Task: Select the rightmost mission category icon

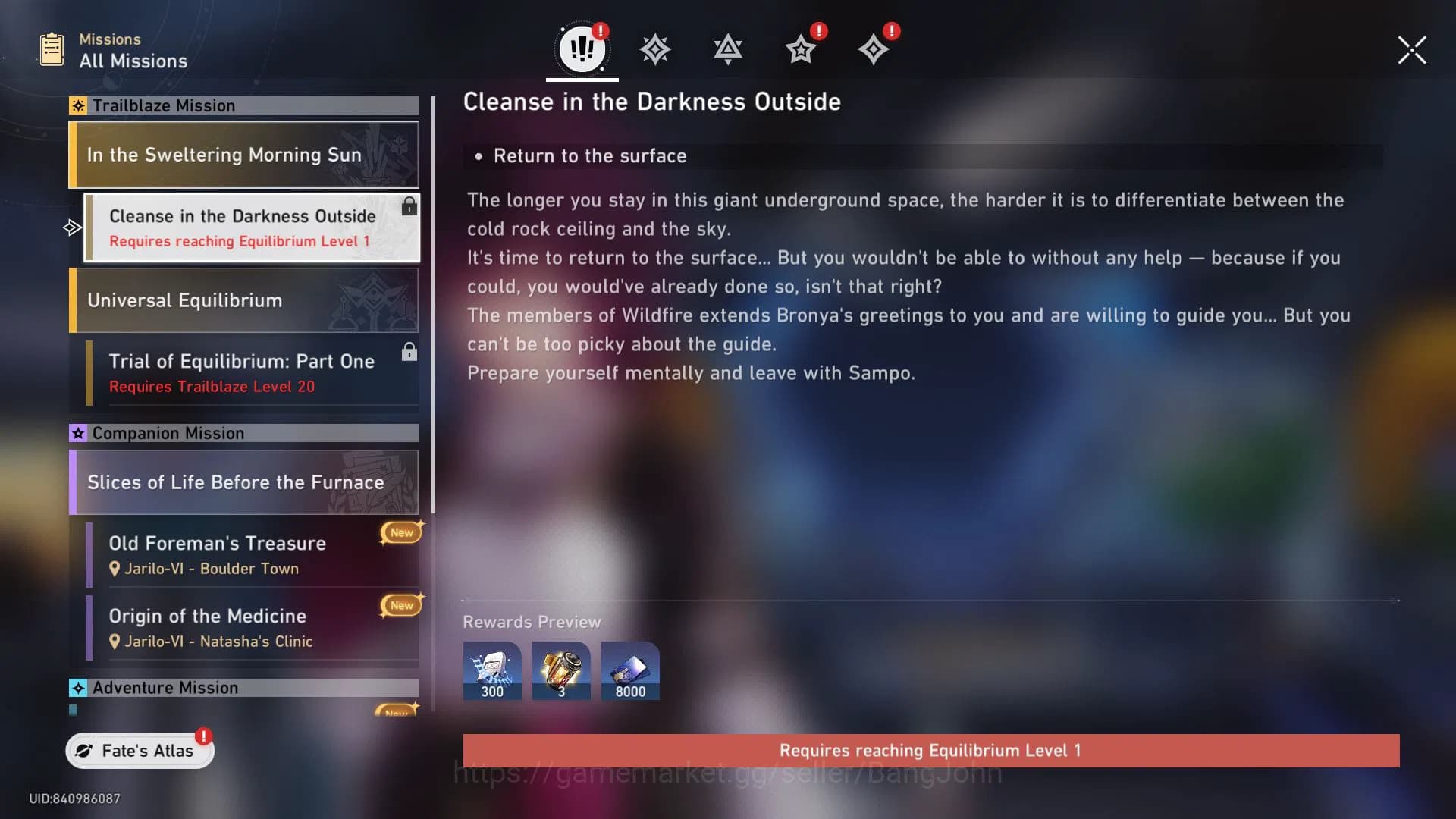Action: pos(874,49)
